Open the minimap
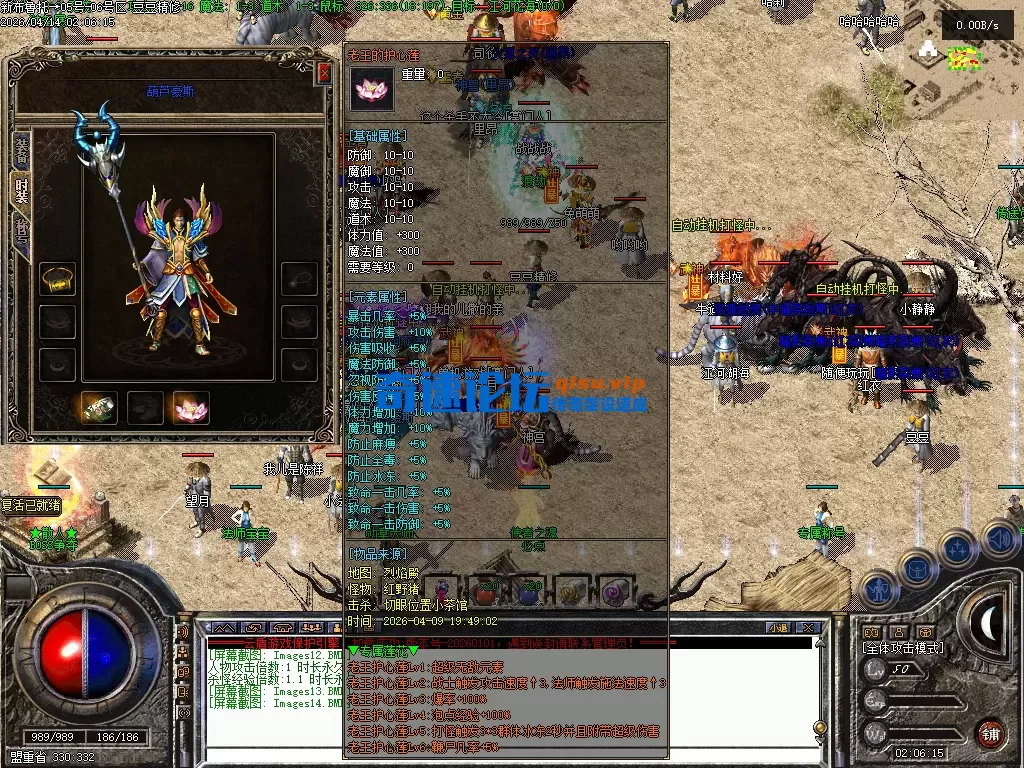The image size is (1024, 768). [x=964, y=60]
